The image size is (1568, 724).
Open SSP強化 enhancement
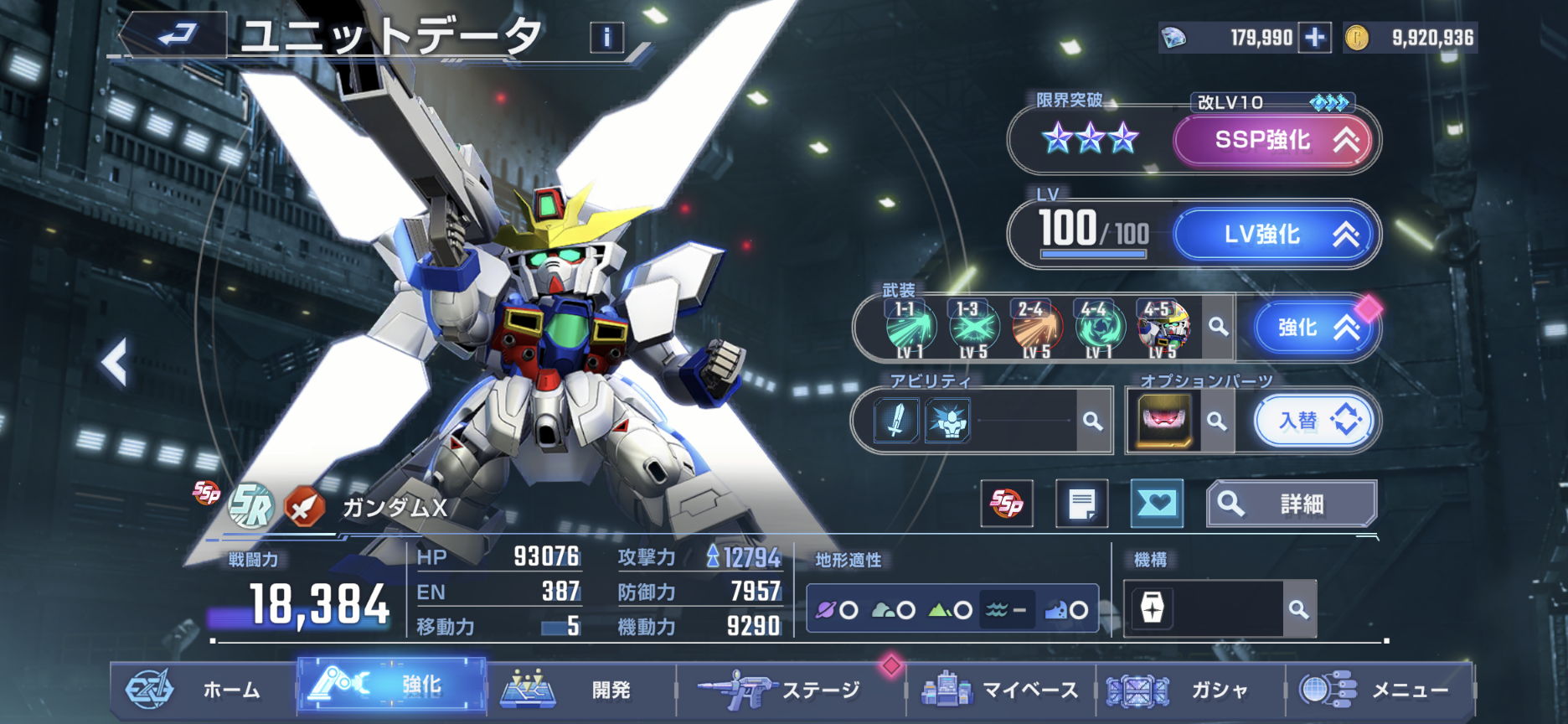pos(1275,140)
